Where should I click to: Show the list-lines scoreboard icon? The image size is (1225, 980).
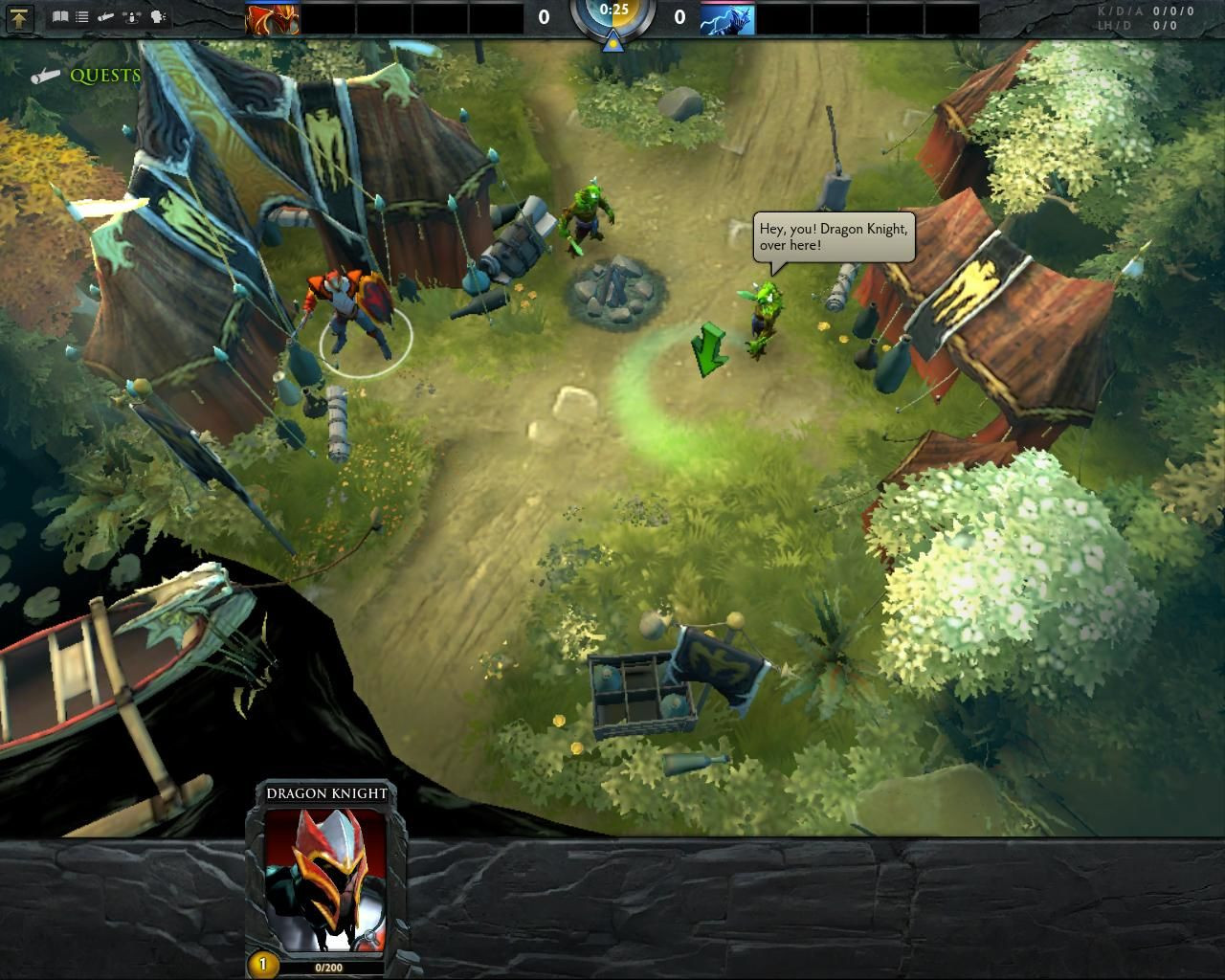(x=82, y=17)
